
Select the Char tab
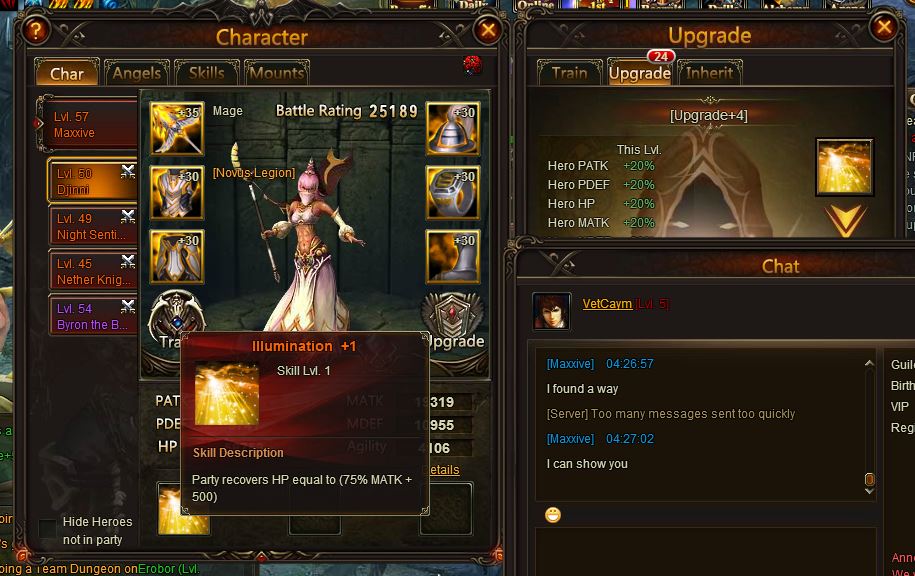click(67, 73)
